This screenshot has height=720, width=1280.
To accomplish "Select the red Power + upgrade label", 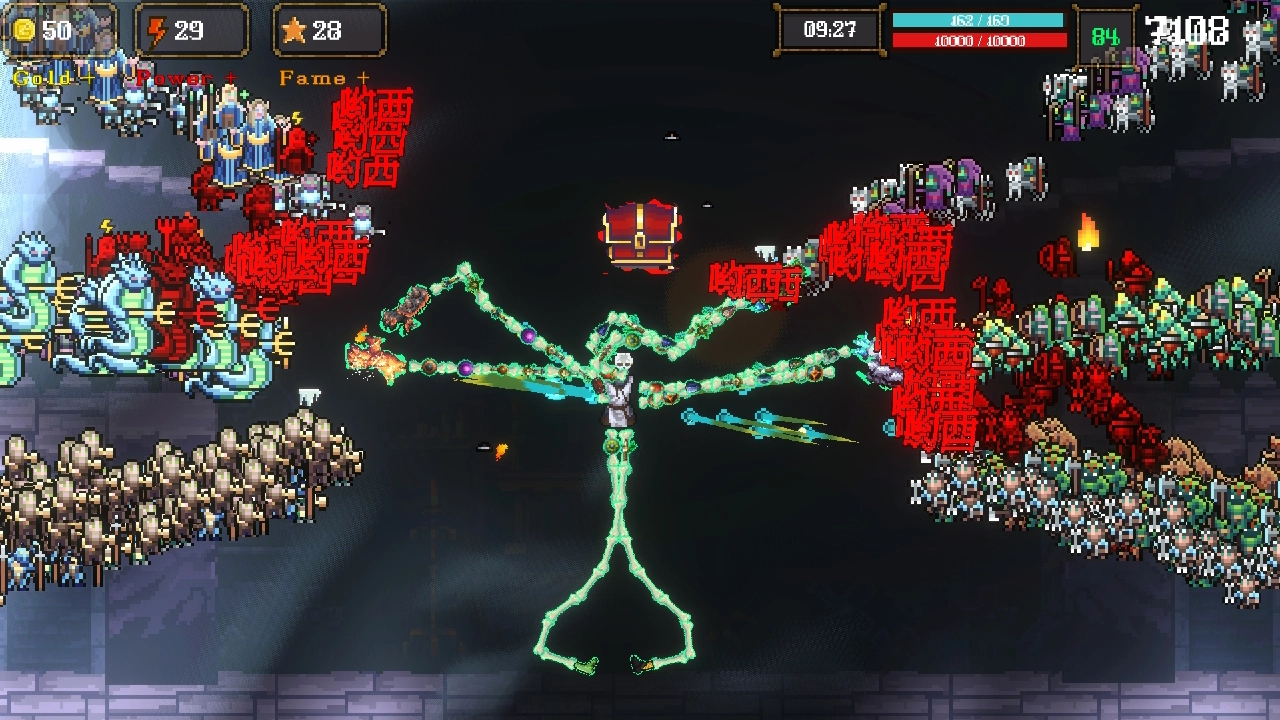I will [186, 78].
